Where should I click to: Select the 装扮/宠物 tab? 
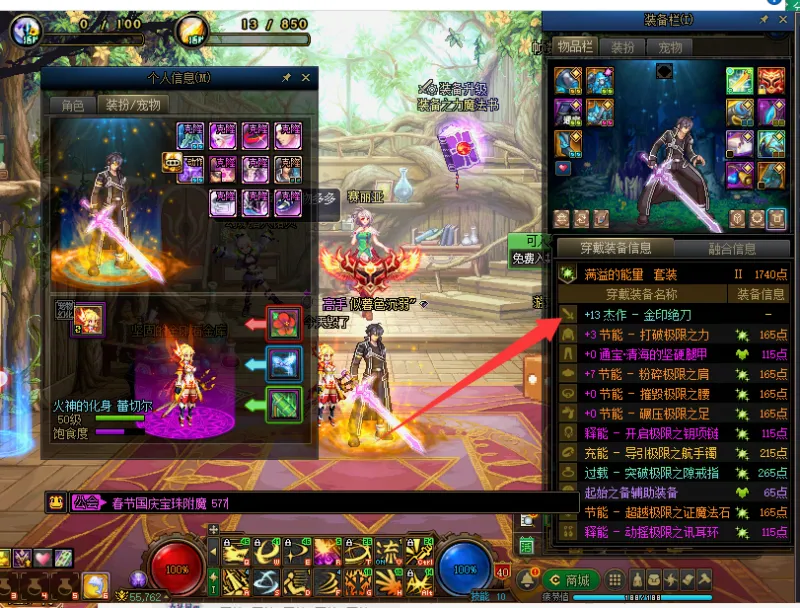133,104
